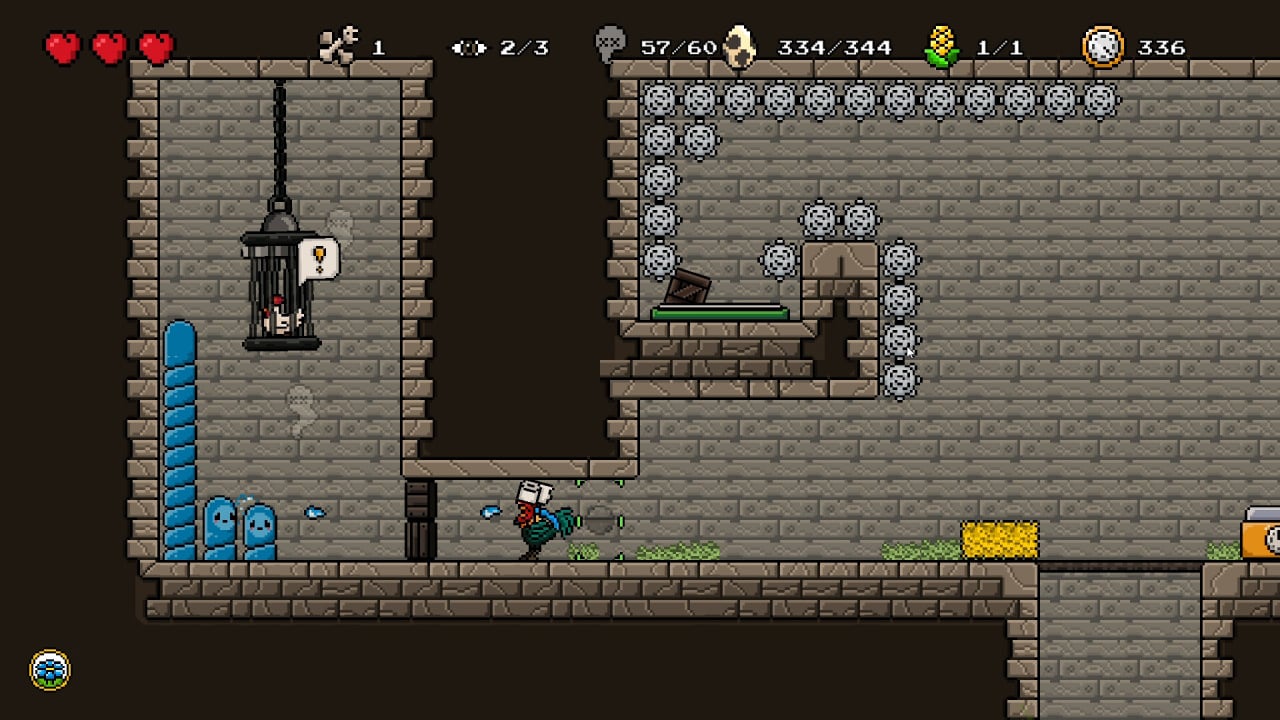Image resolution: width=1280 pixels, height=720 pixels.
Task: Click the eye collectible icon
Action: point(468,47)
